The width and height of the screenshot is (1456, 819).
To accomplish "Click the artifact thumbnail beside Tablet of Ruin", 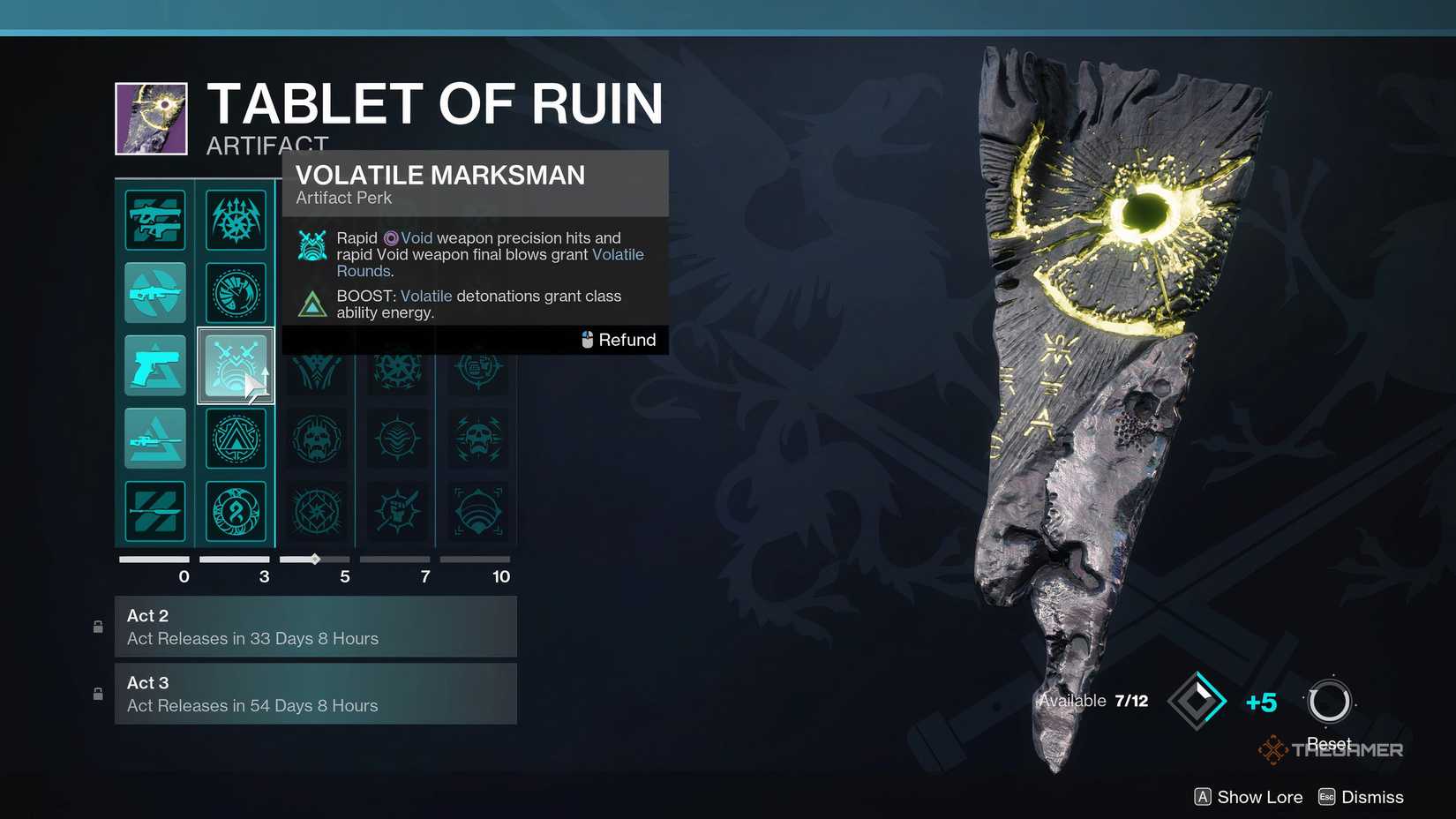I will coord(151,117).
